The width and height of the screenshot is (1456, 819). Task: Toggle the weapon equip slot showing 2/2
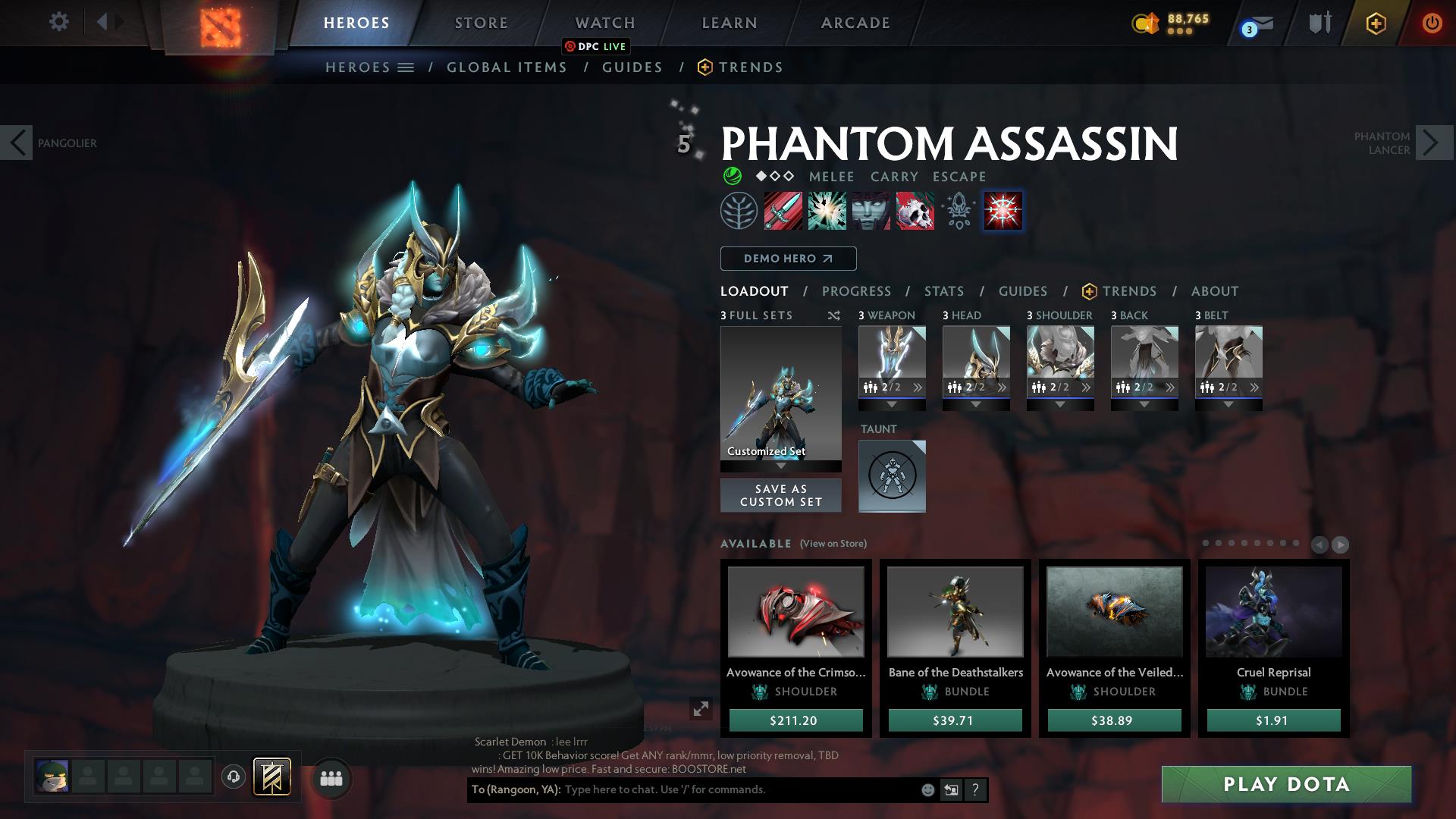click(892, 387)
